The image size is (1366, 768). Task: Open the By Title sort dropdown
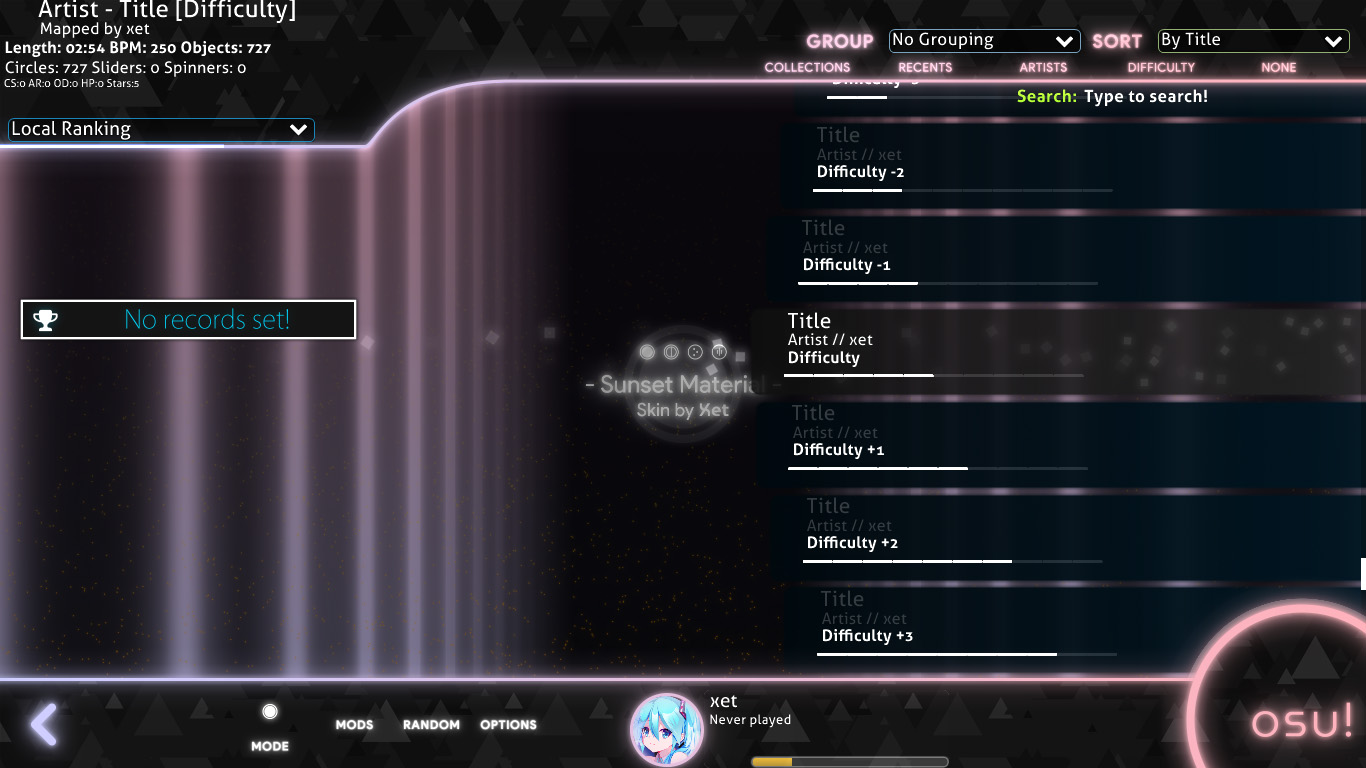point(1252,41)
